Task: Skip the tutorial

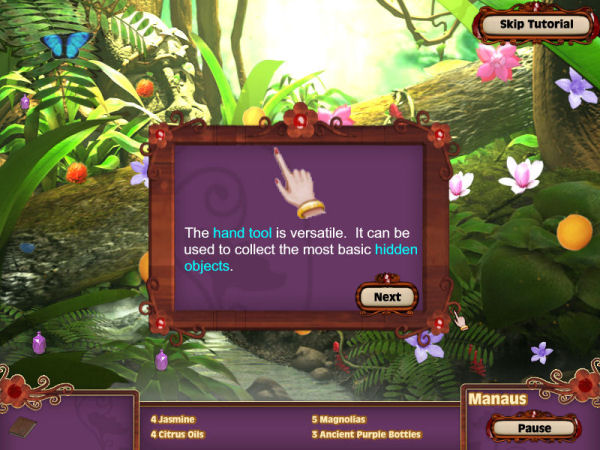Action: pos(537,24)
